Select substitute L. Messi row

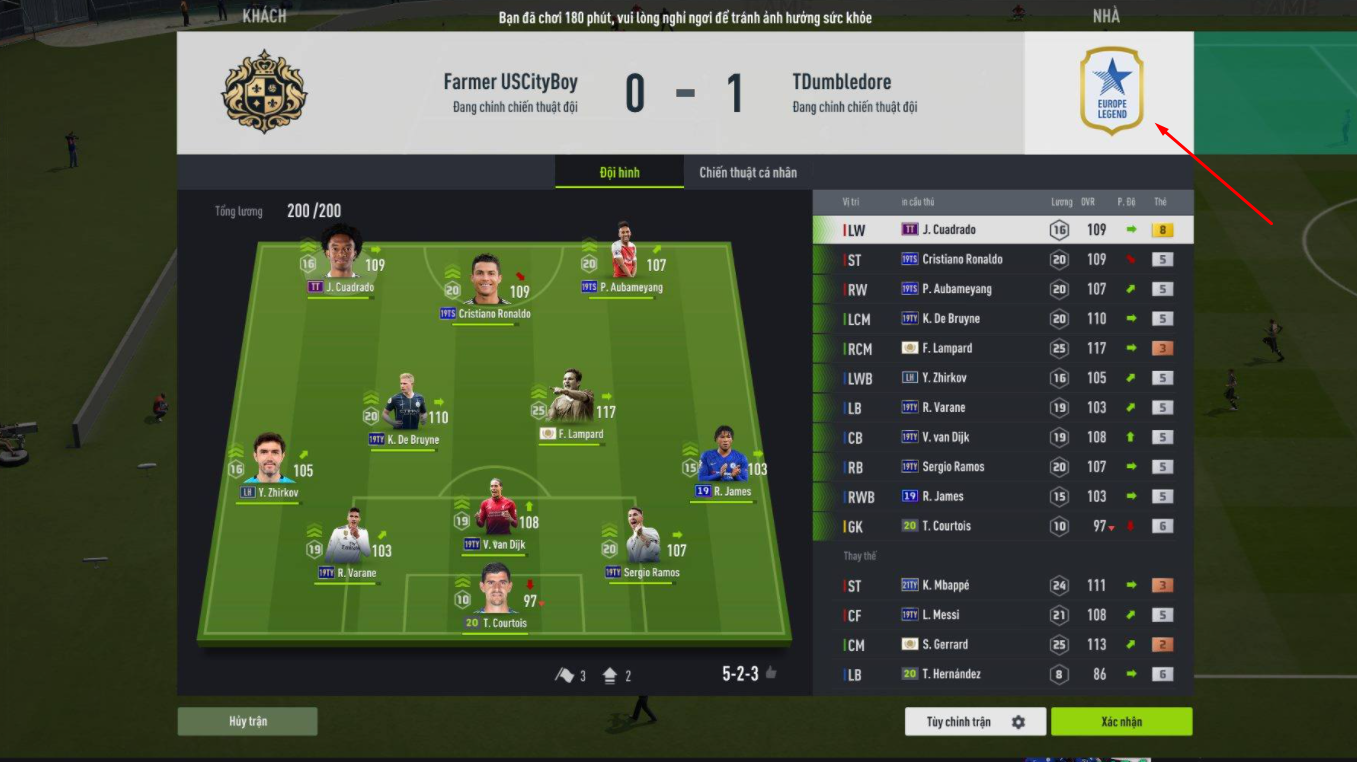click(1003, 615)
